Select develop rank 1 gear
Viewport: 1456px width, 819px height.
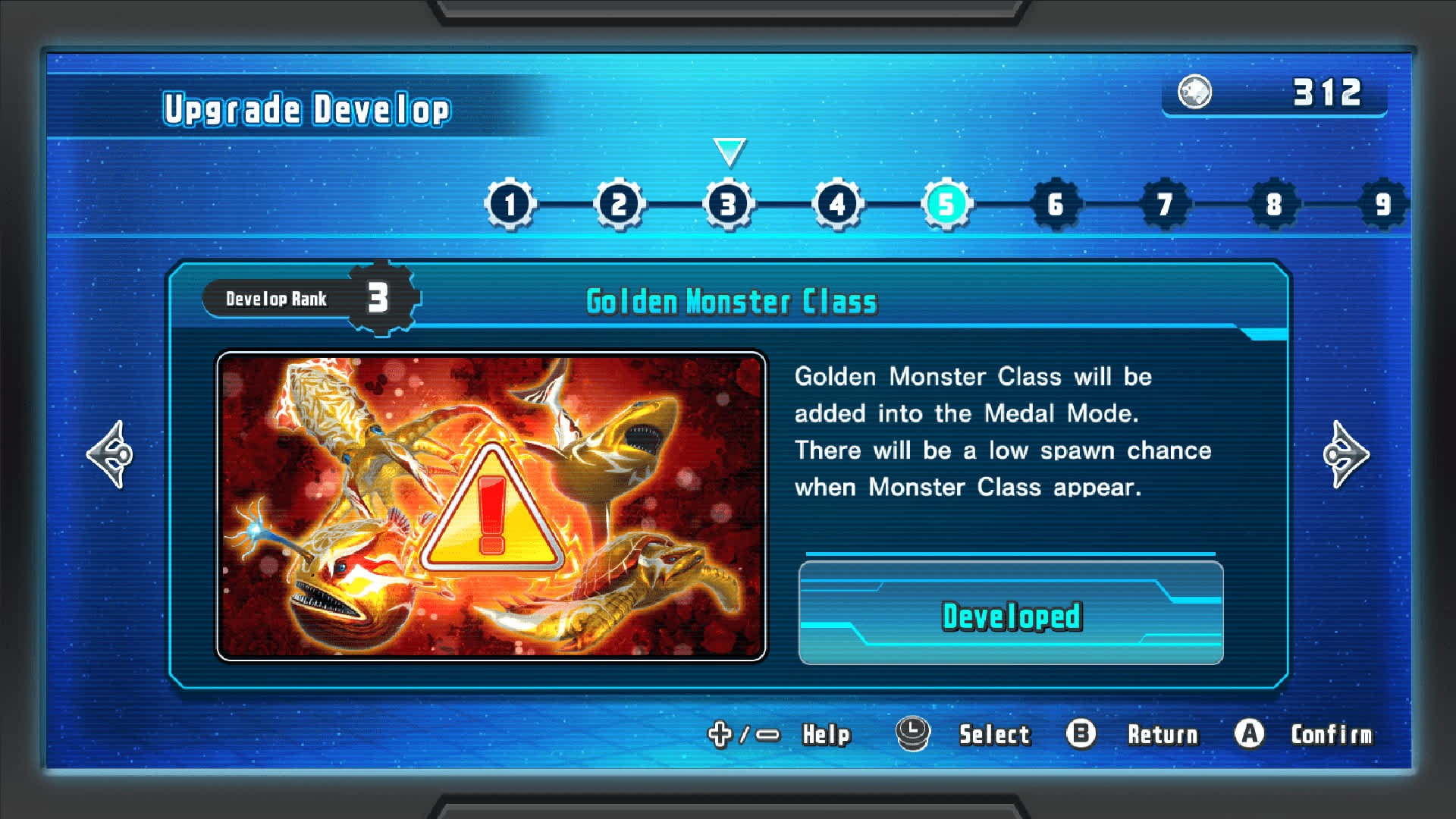[510, 204]
